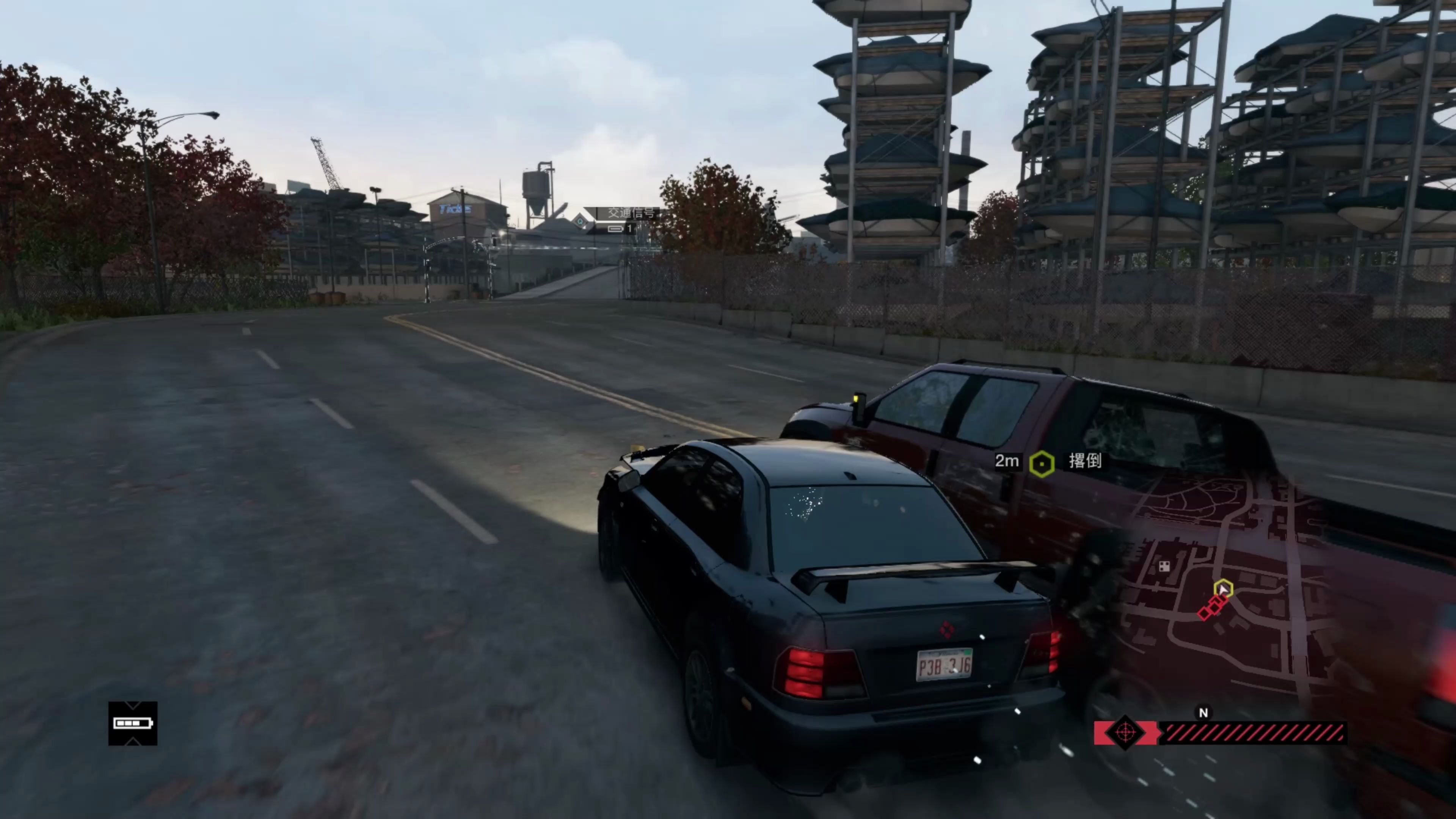
Task: Click the yellow hexagon 撂倒 objective marker
Action: pyautogui.click(x=1041, y=464)
